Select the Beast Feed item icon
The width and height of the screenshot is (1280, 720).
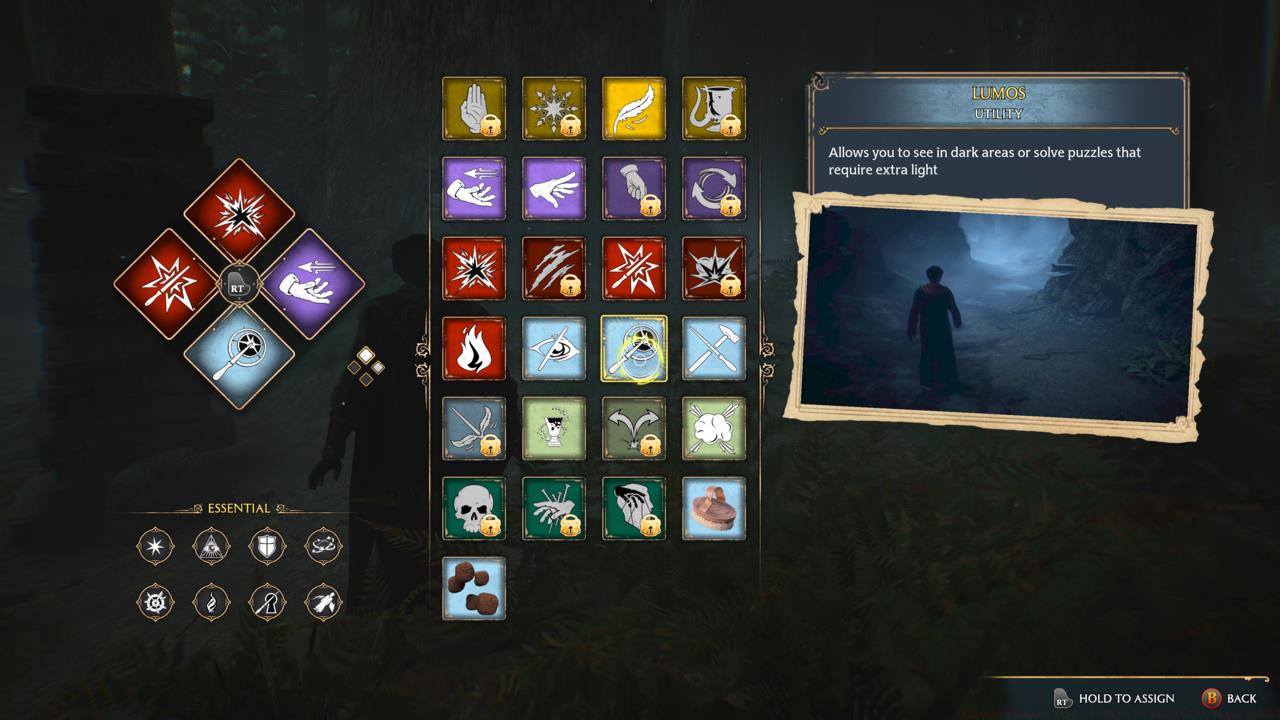click(474, 590)
